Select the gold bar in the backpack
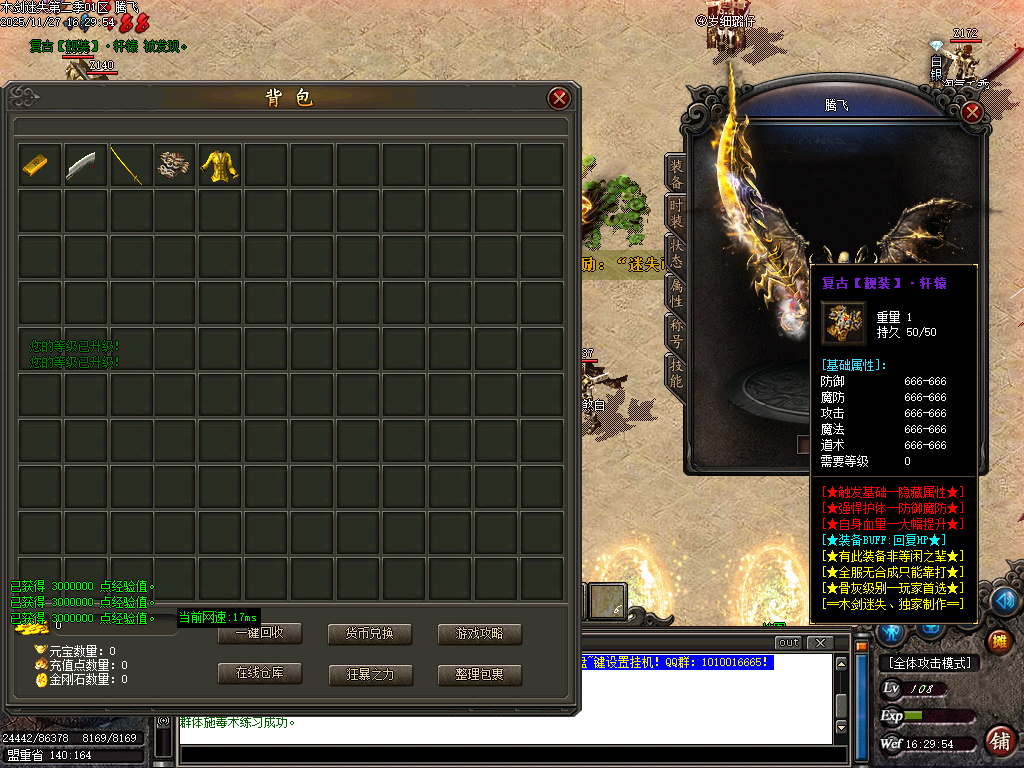The image size is (1024, 768). 34,165
